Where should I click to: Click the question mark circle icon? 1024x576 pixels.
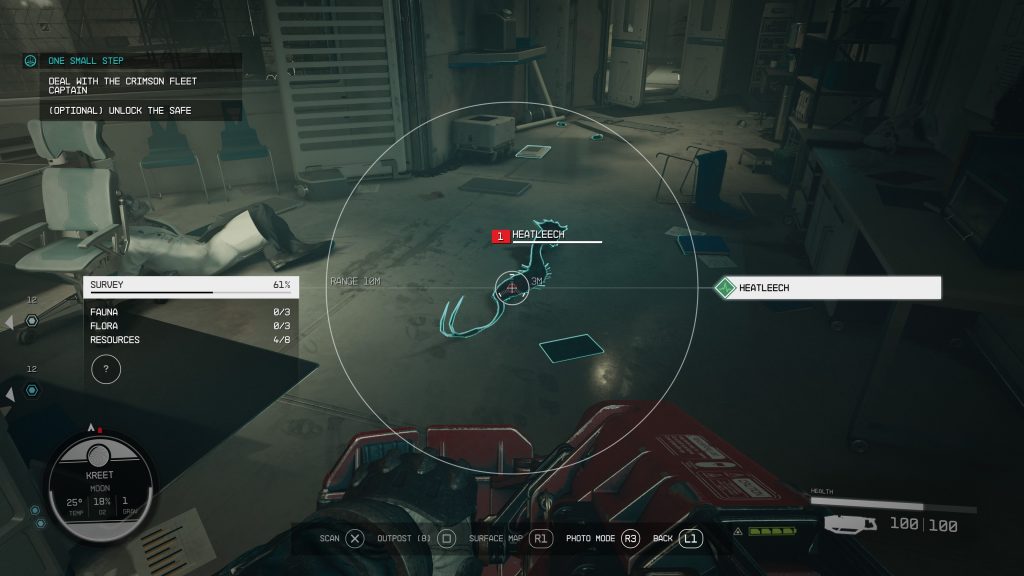coord(106,369)
